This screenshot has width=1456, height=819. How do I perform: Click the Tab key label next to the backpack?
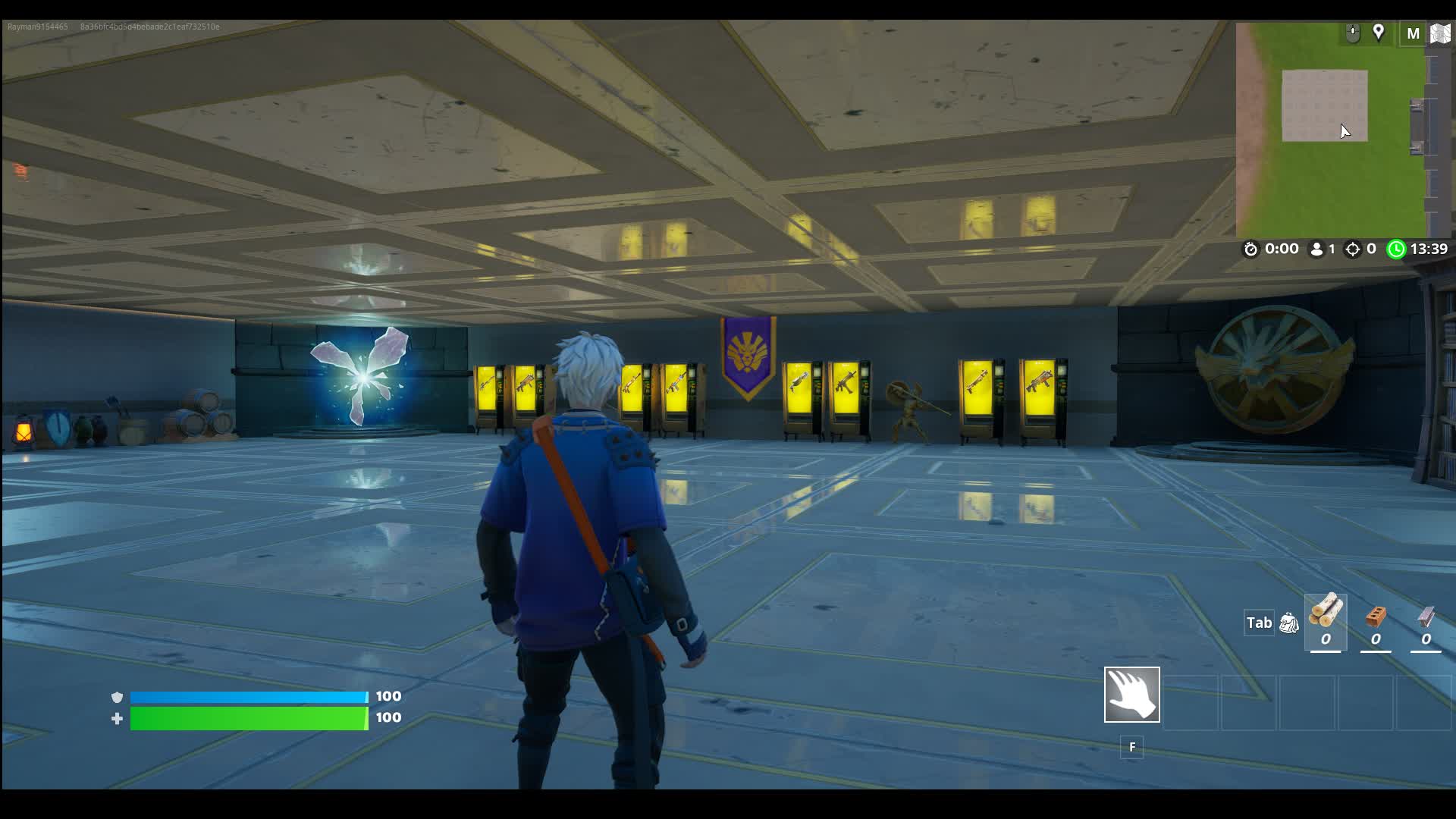click(1259, 623)
